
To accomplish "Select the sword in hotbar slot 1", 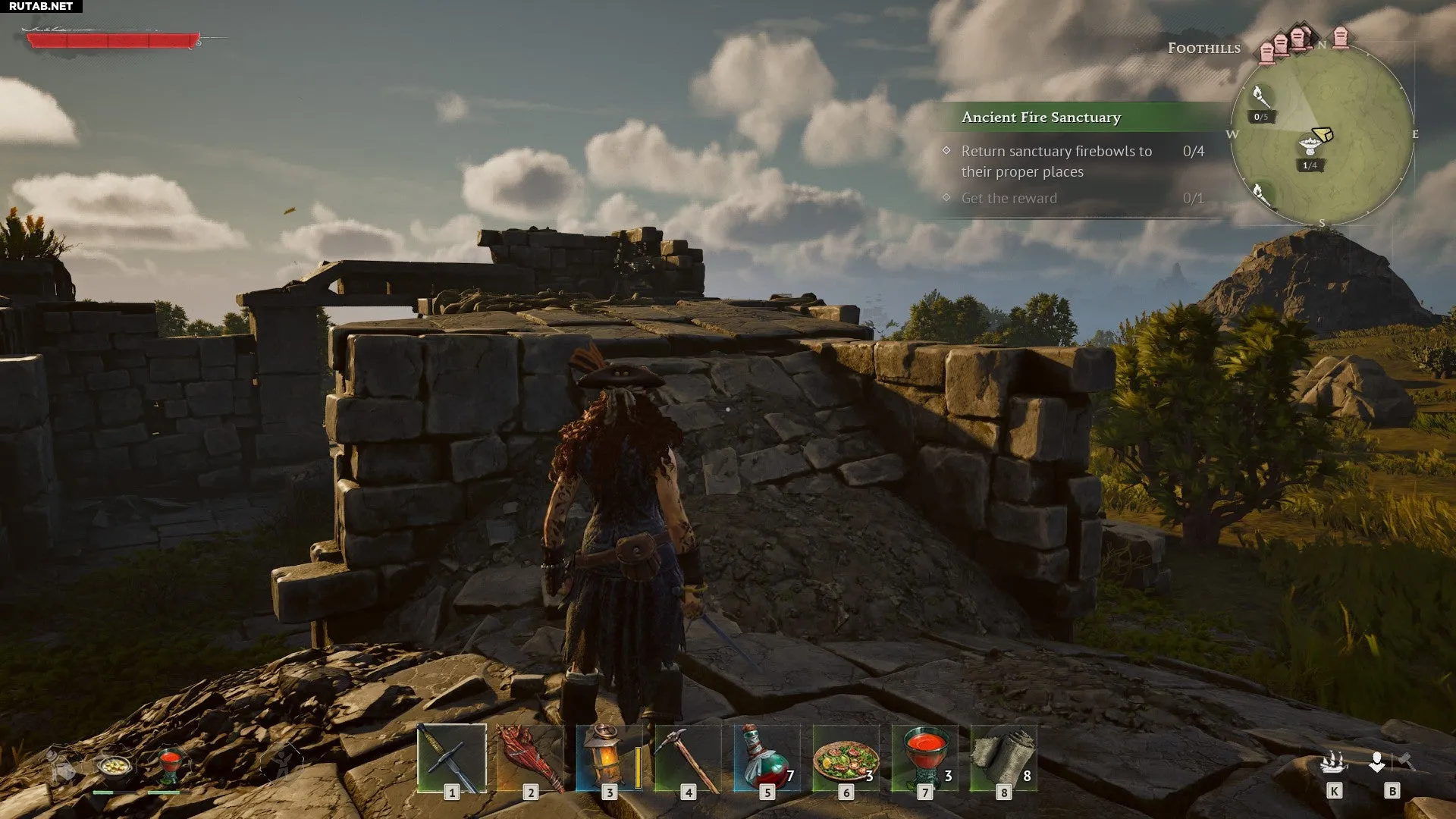I will point(452,758).
